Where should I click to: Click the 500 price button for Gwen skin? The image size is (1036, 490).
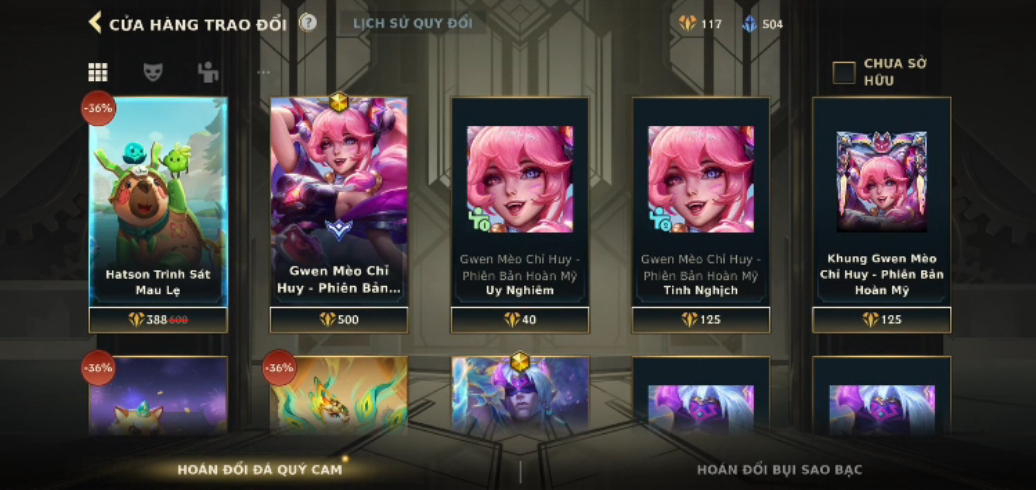339,320
